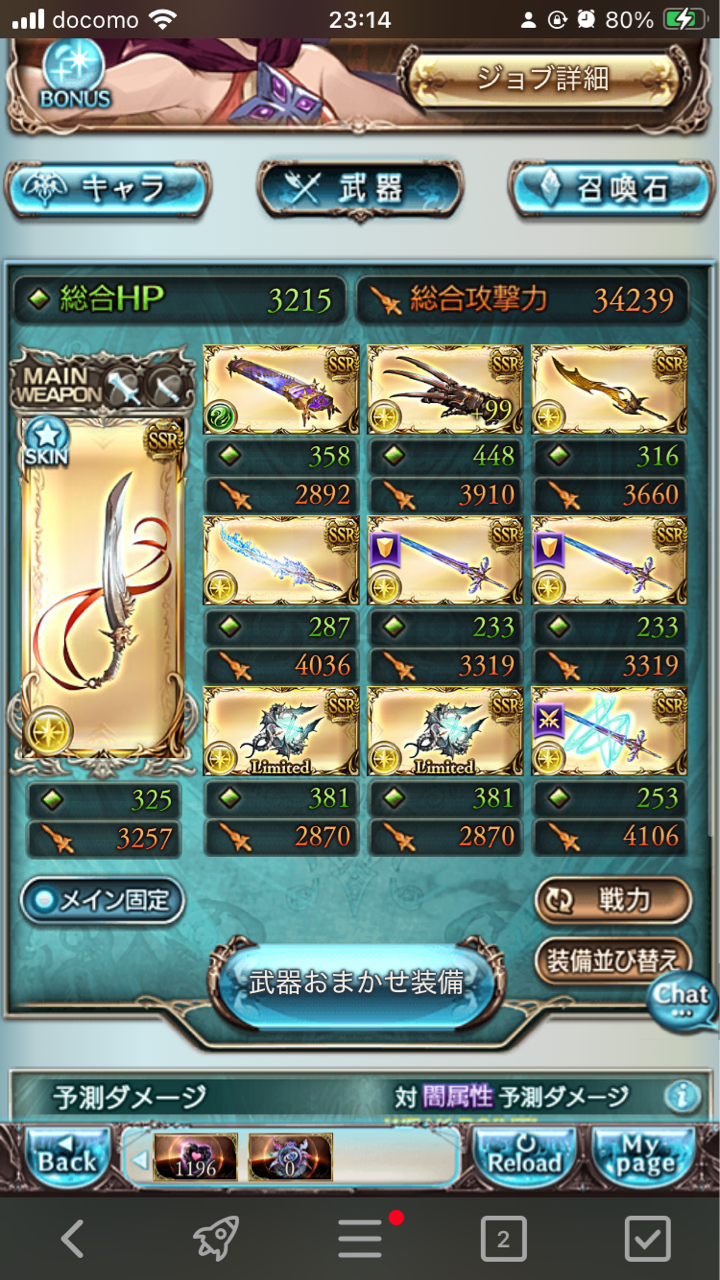The image size is (720, 1280).
Task: Pick the golden curved dagger weapon slot
Action: click(609, 390)
